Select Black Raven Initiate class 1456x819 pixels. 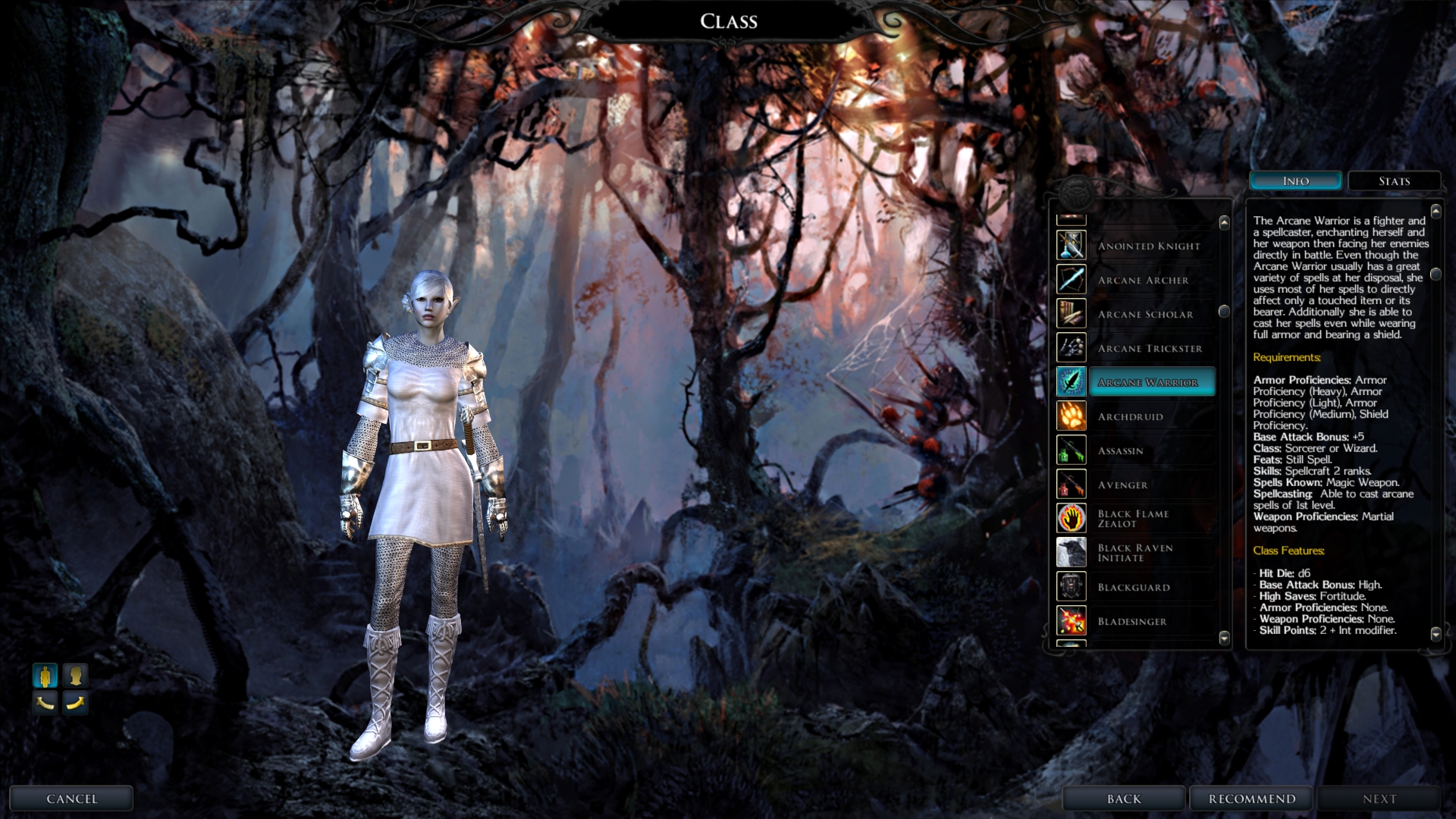1134,553
